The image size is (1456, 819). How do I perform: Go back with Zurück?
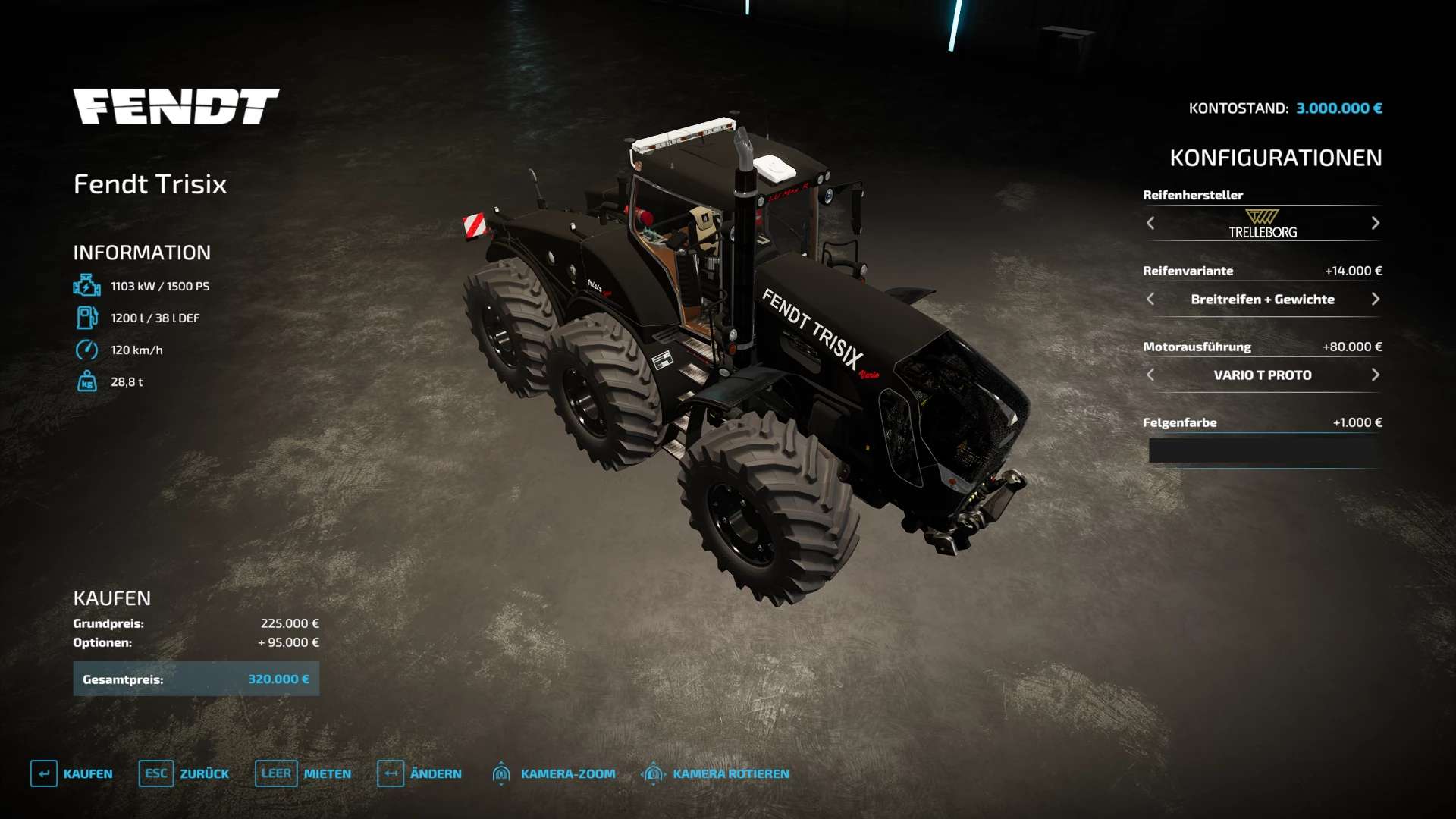[184, 773]
